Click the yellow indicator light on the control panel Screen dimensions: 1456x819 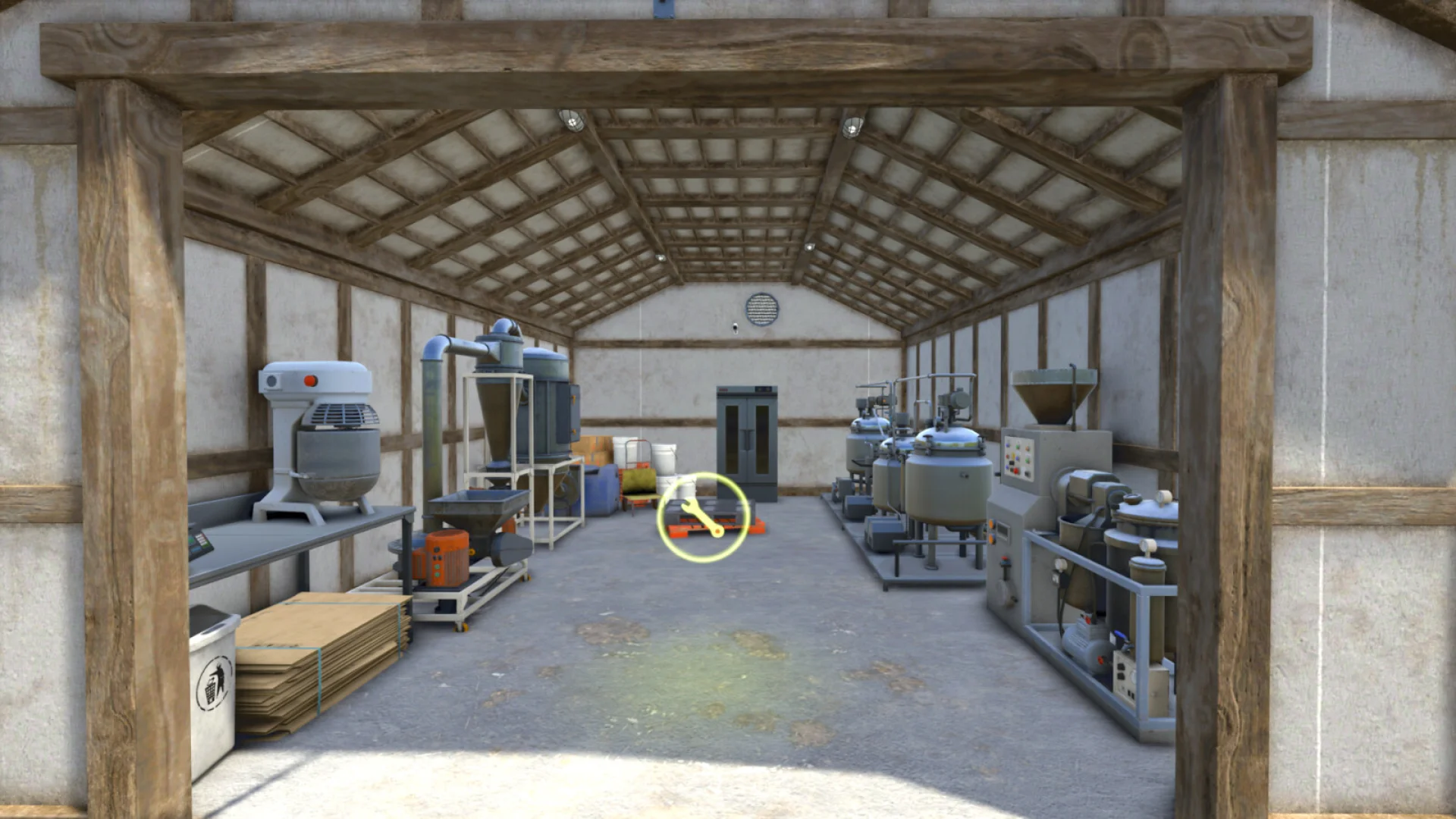[1013, 455]
